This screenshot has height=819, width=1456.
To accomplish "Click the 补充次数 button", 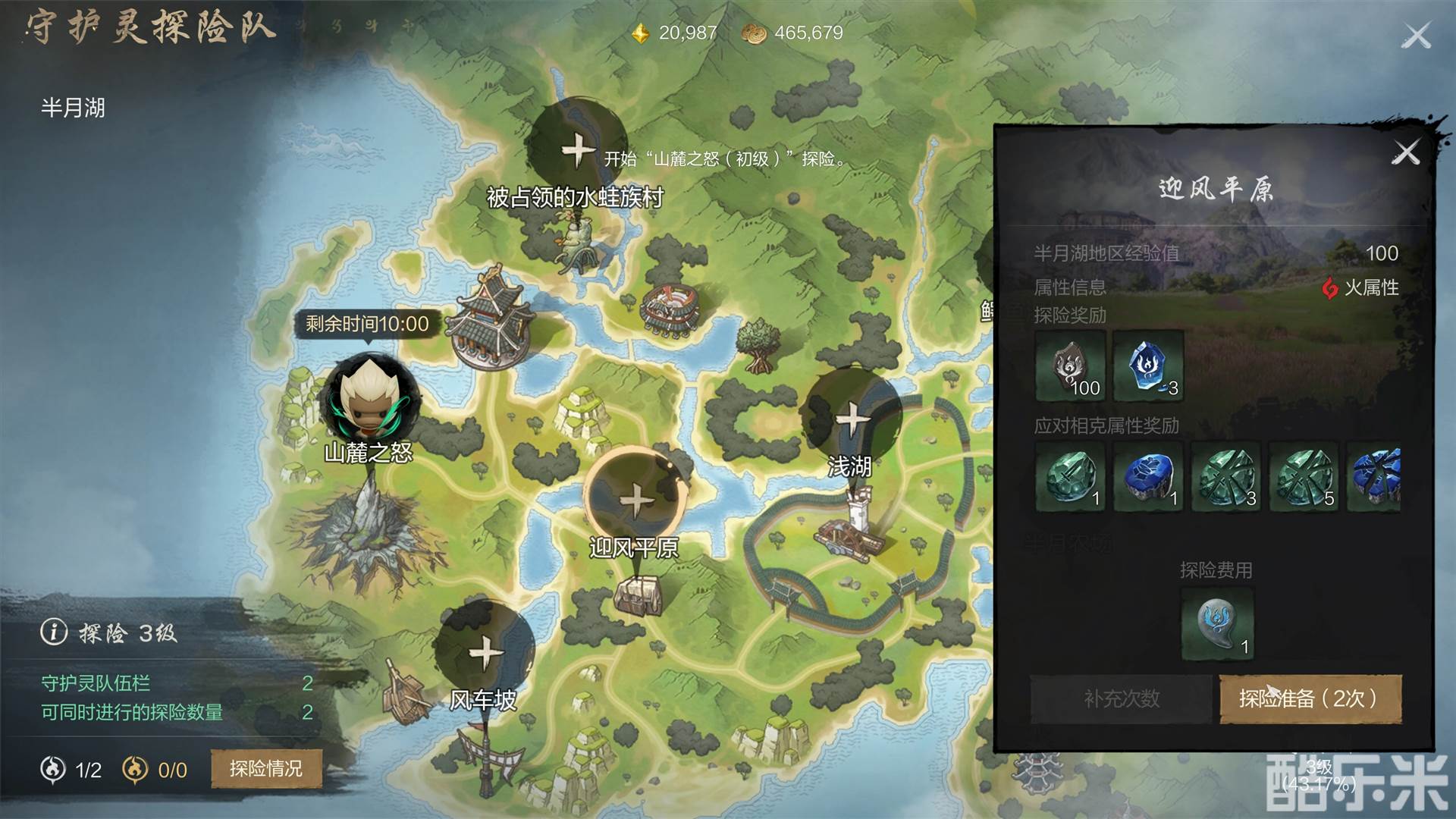I will 1121,698.
